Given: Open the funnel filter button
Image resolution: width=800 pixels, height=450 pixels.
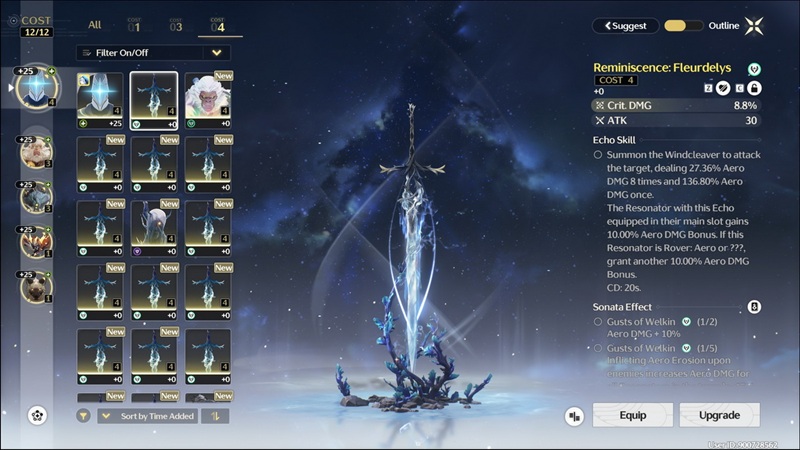Looking at the screenshot, I should point(83,415).
